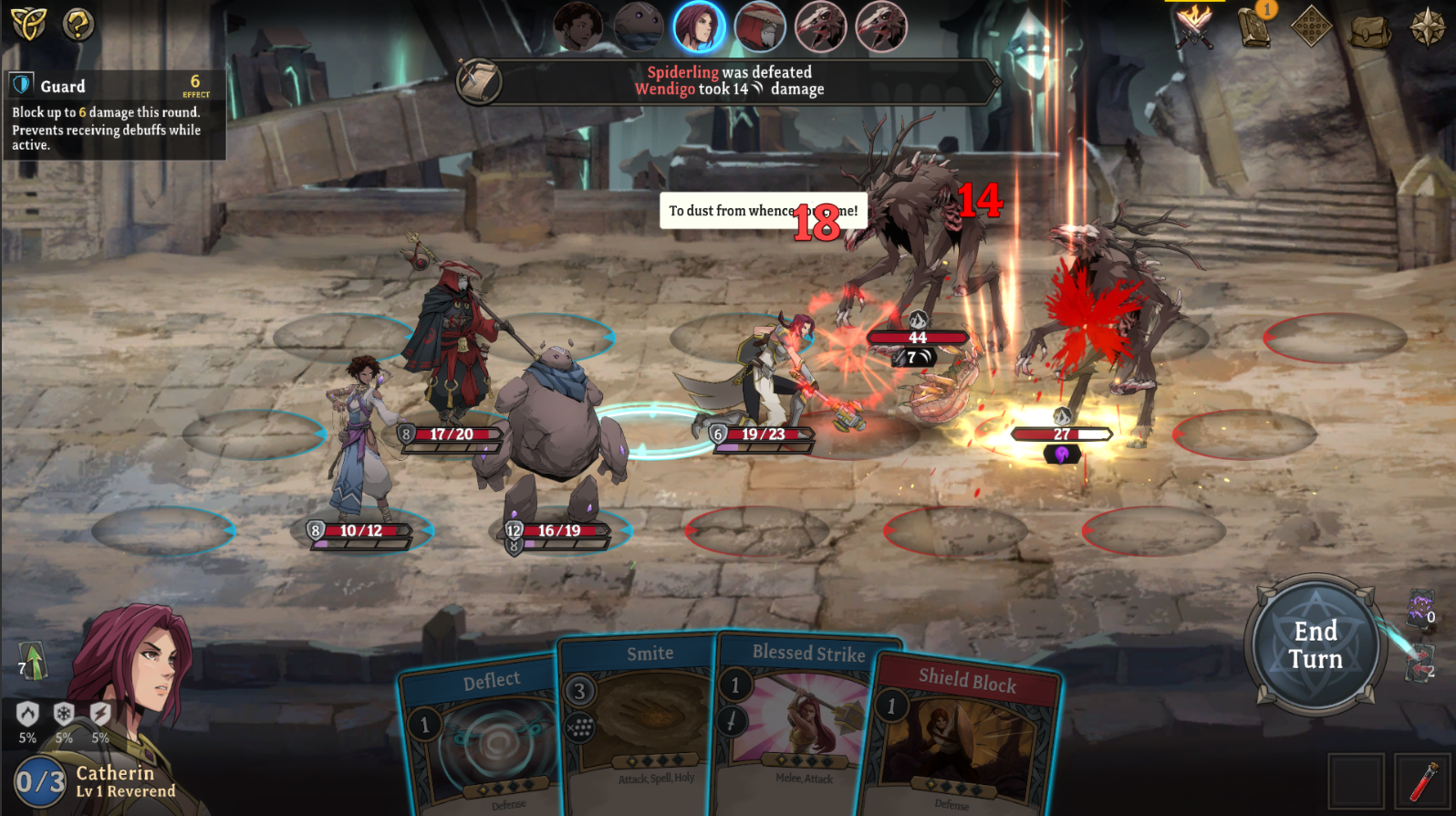The height and width of the screenshot is (816, 1456).
Task: Click the Wendigo's health bar showing 44
Action: (x=917, y=337)
